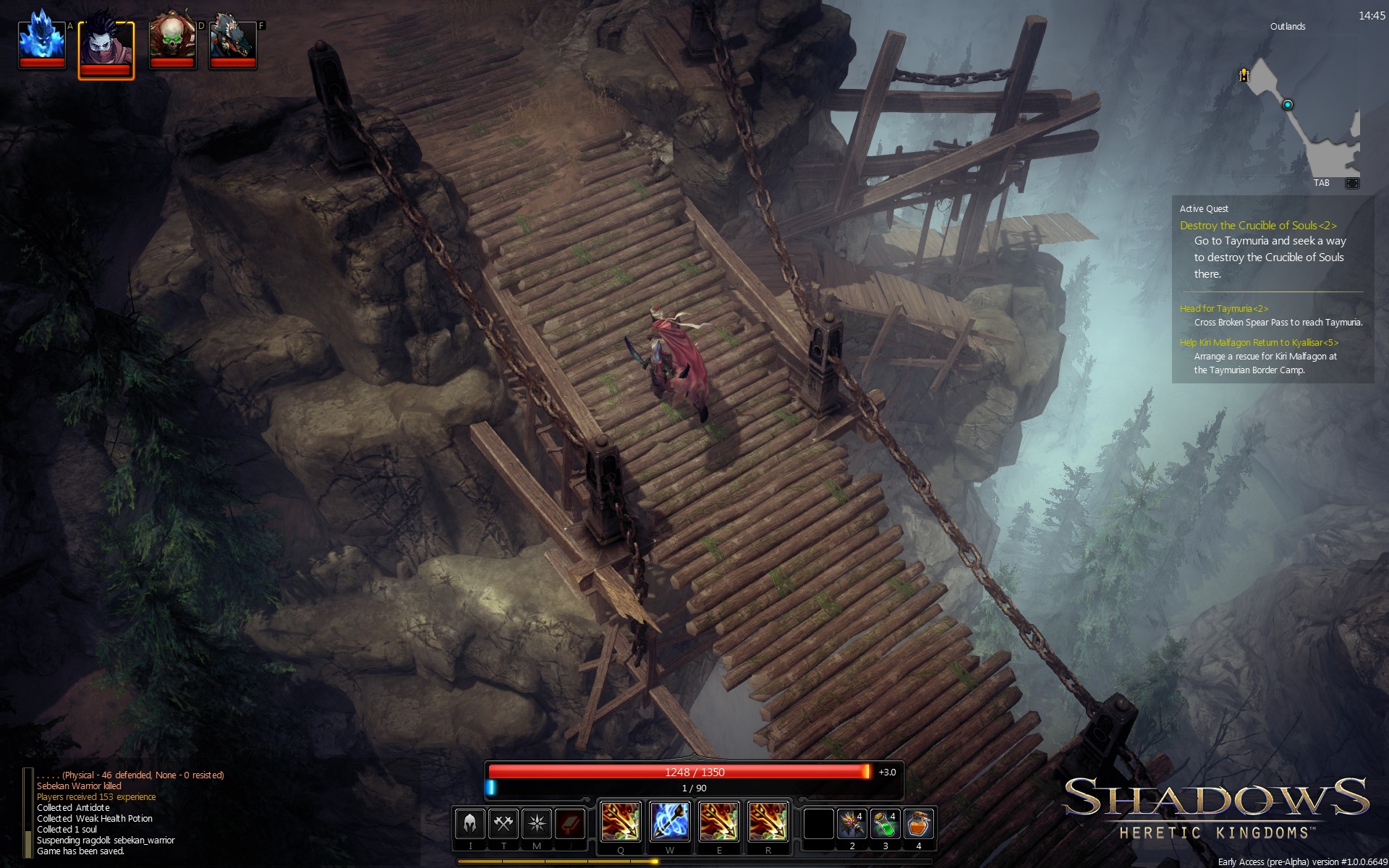1389x868 pixels.
Task: Drink the orange potion in slot 4
Action: (917, 825)
